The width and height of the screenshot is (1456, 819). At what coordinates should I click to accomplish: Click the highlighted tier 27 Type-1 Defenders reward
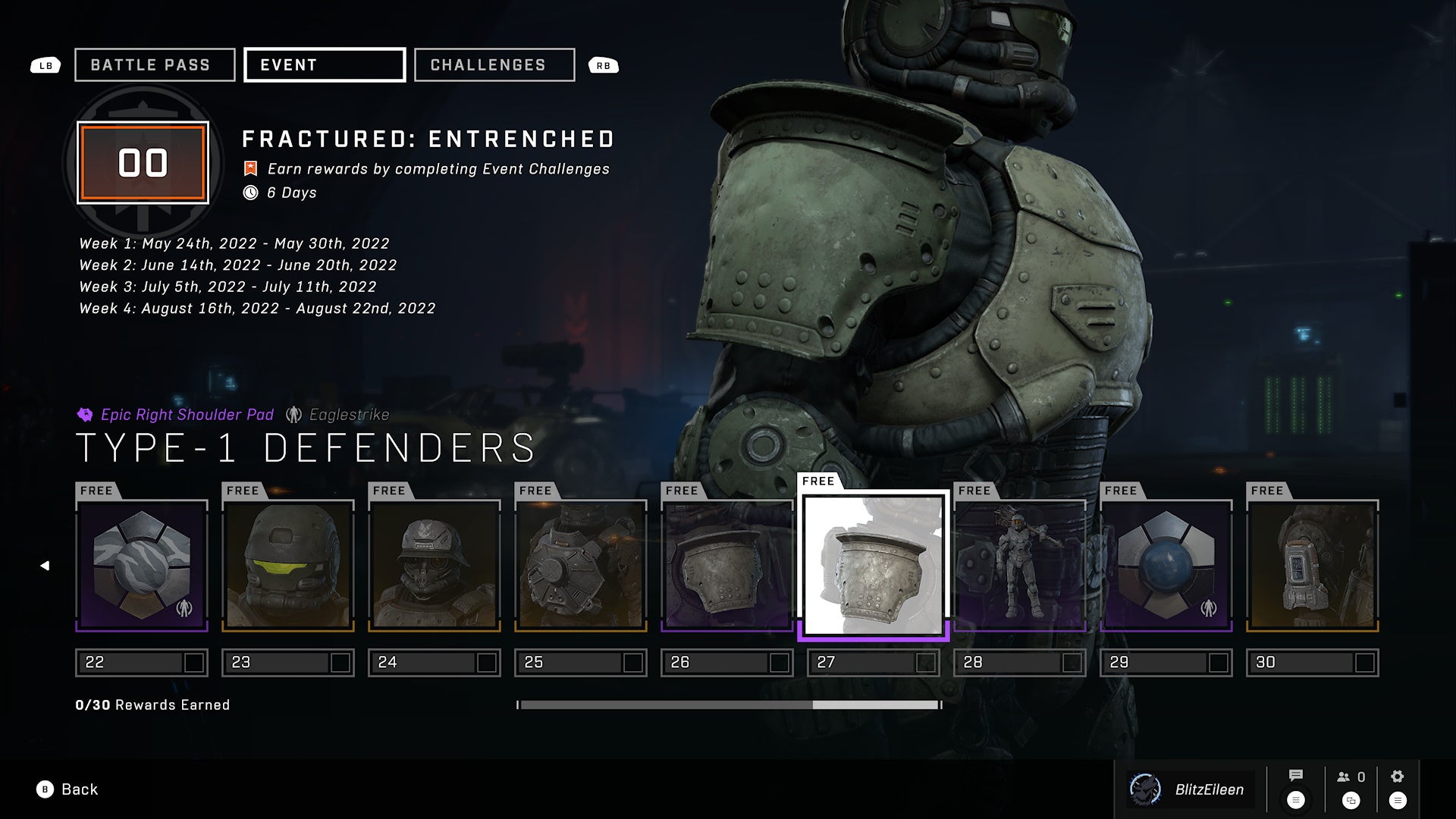[874, 565]
